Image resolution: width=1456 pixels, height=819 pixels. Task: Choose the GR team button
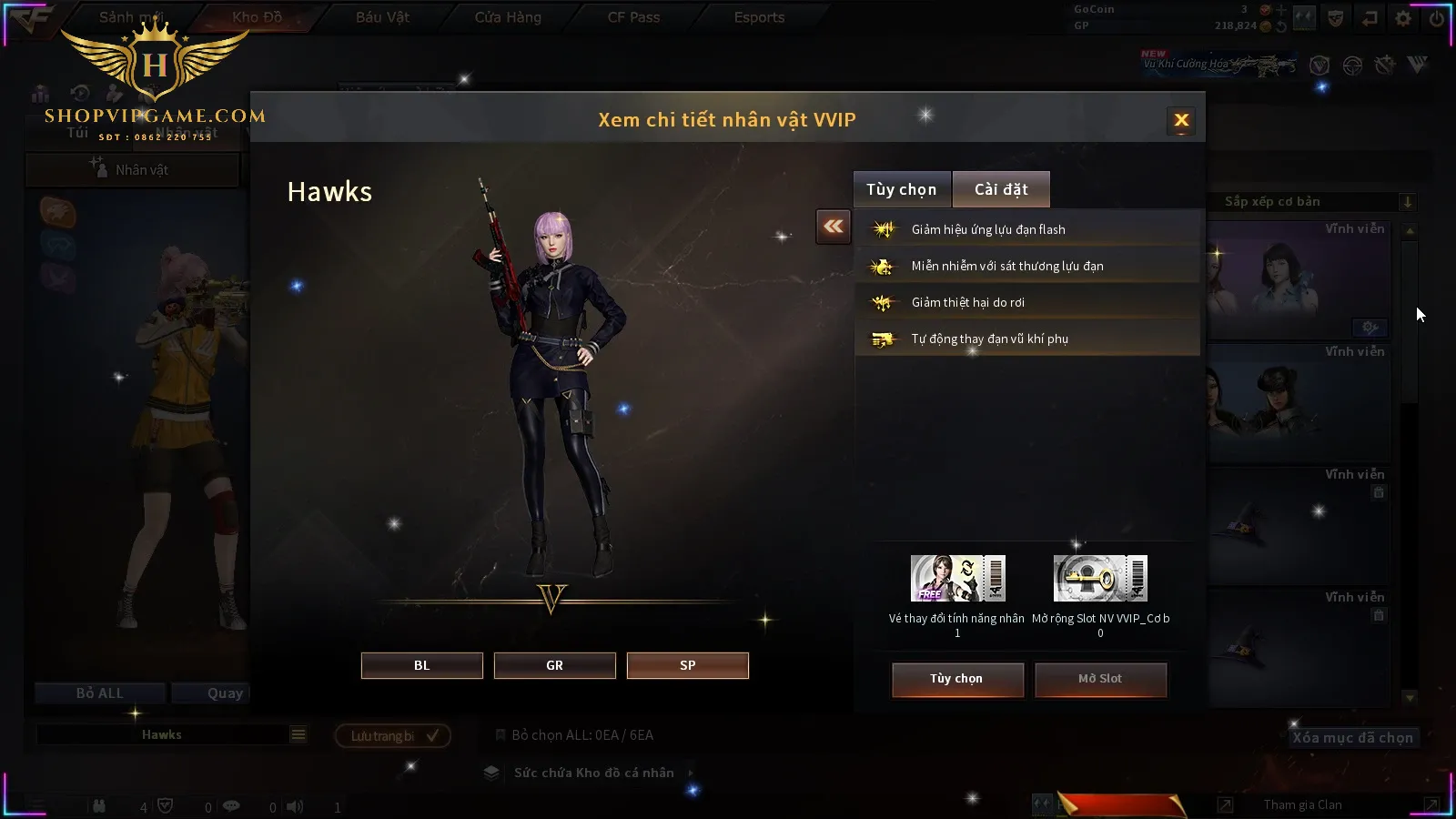pos(554,665)
